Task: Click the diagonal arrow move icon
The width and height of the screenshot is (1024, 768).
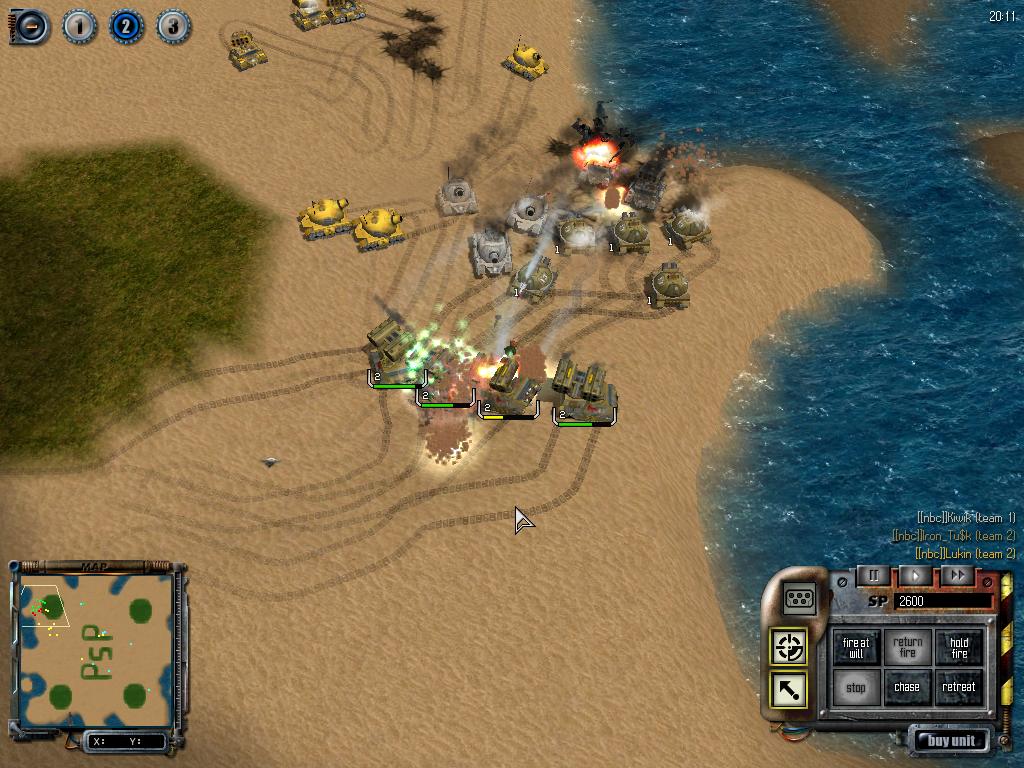Action: 789,689
